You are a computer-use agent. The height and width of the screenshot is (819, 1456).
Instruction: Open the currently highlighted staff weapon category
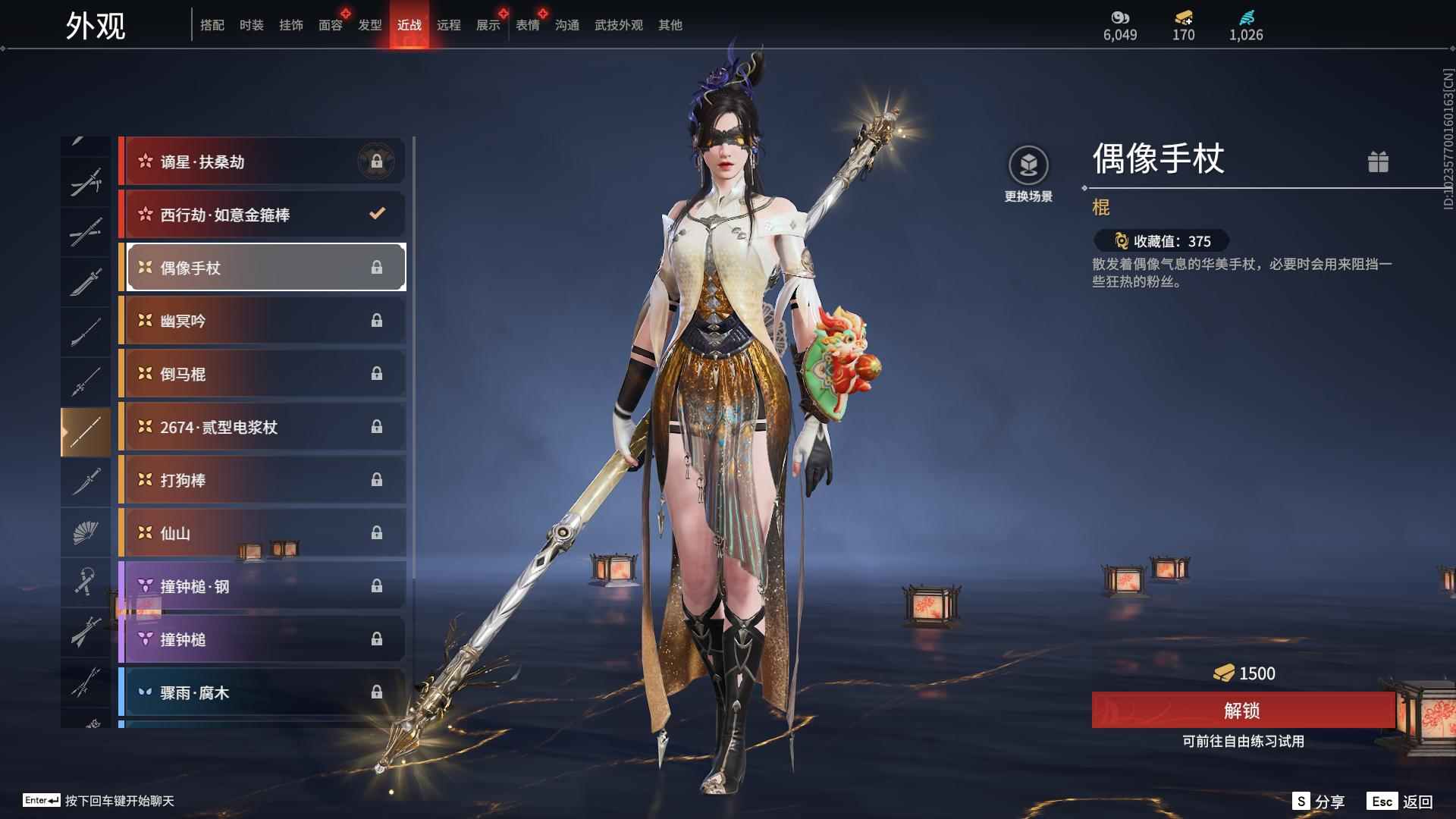tap(86, 430)
